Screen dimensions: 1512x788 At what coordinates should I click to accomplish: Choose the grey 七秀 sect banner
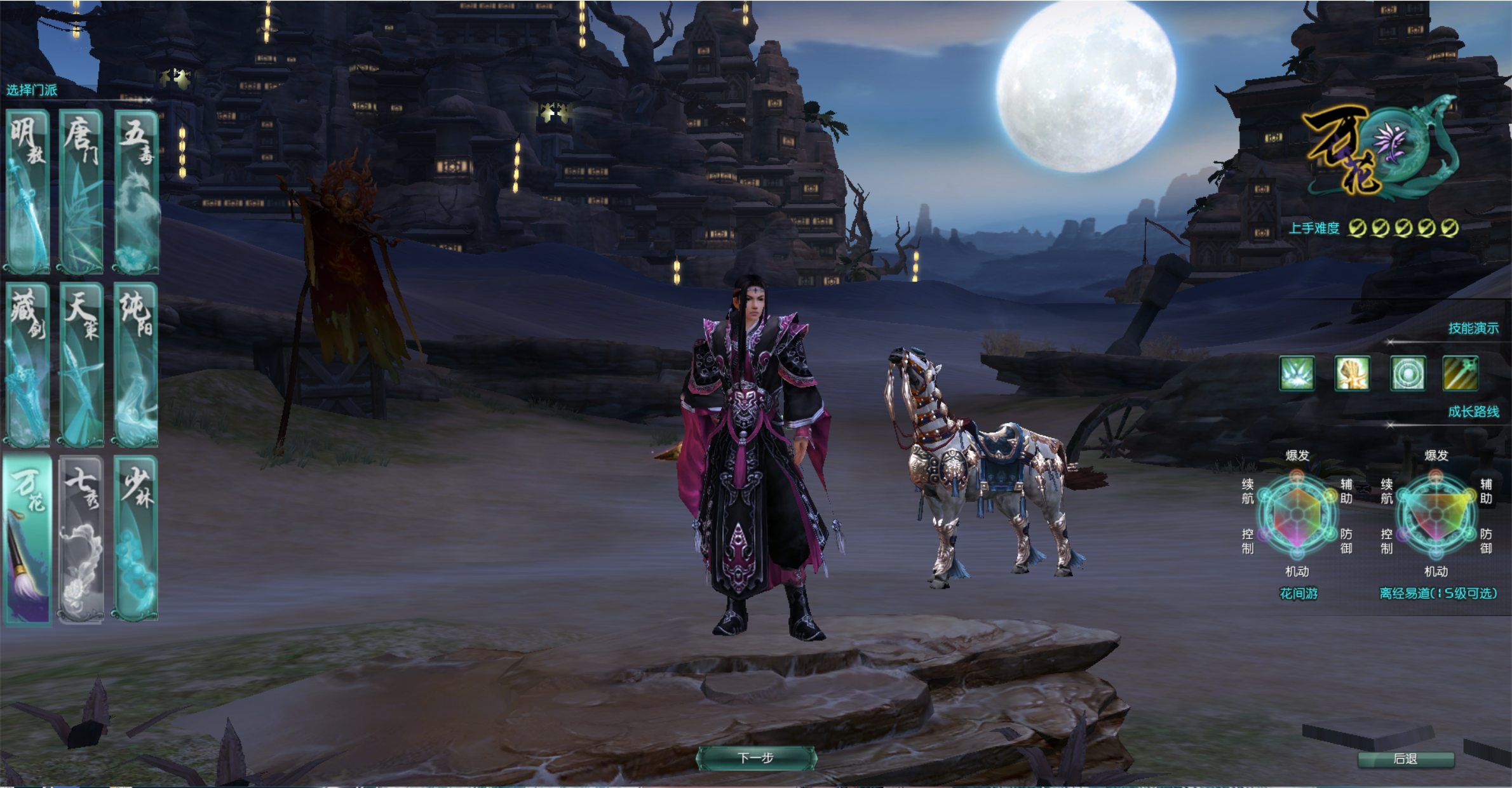click(x=81, y=538)
